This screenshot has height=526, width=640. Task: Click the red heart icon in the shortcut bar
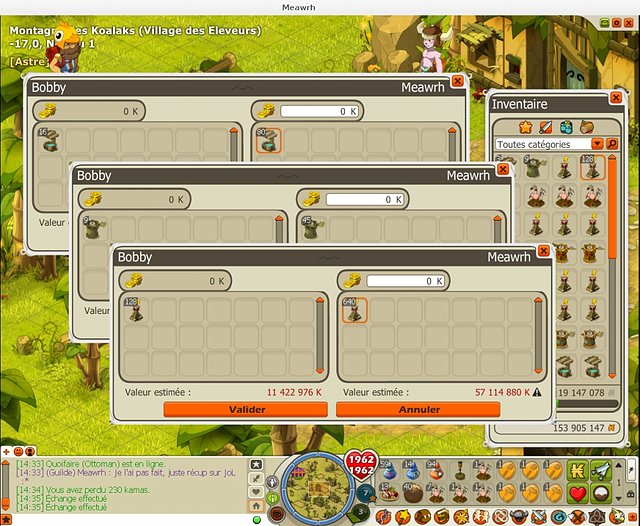[x=578, y=493]
